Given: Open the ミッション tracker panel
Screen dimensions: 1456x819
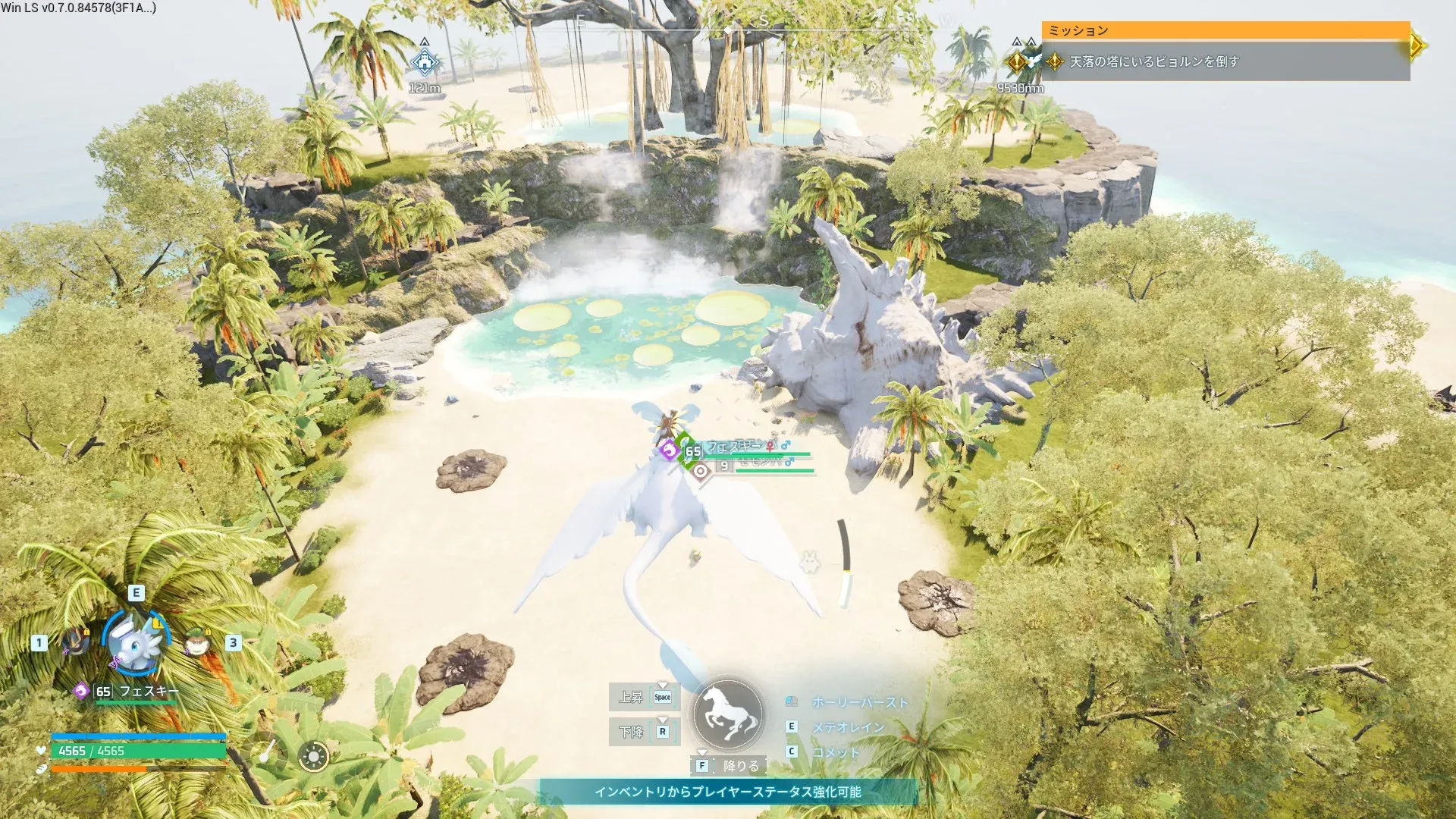Looking at the screenshot, I should click(1225, 30).
